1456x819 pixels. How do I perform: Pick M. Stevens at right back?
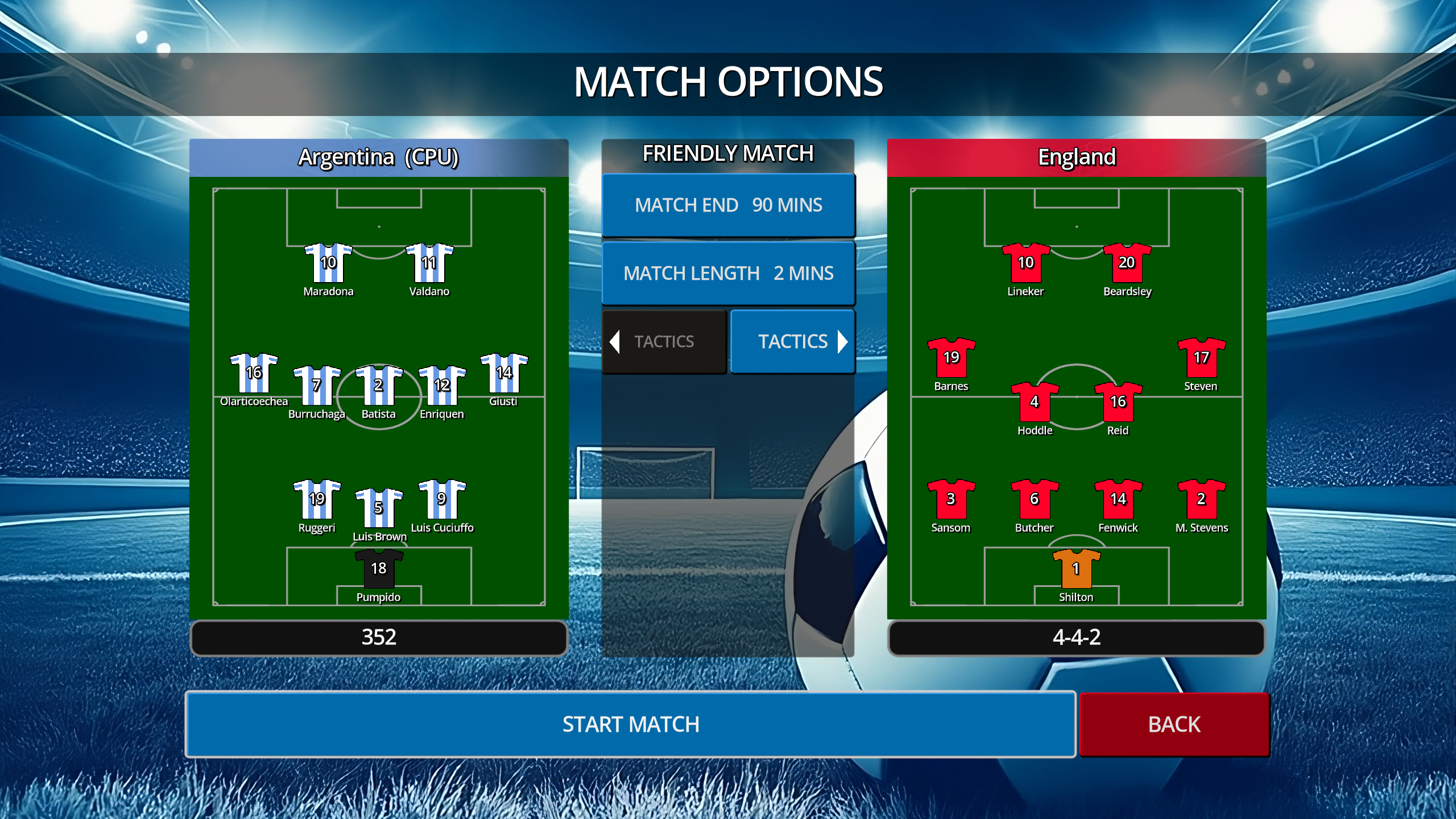point(1201,499)
